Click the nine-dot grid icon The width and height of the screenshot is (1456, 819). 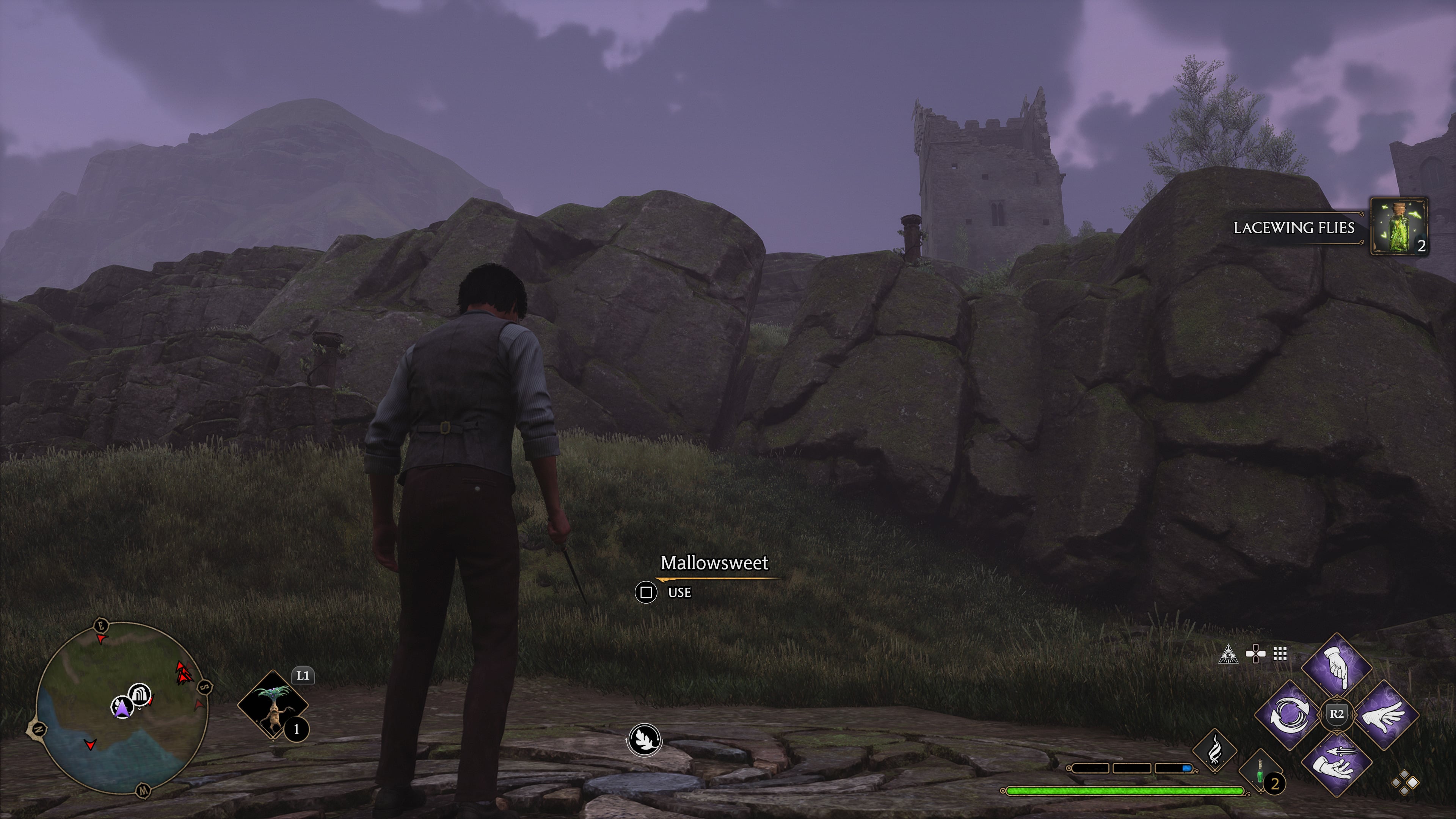1280,654
